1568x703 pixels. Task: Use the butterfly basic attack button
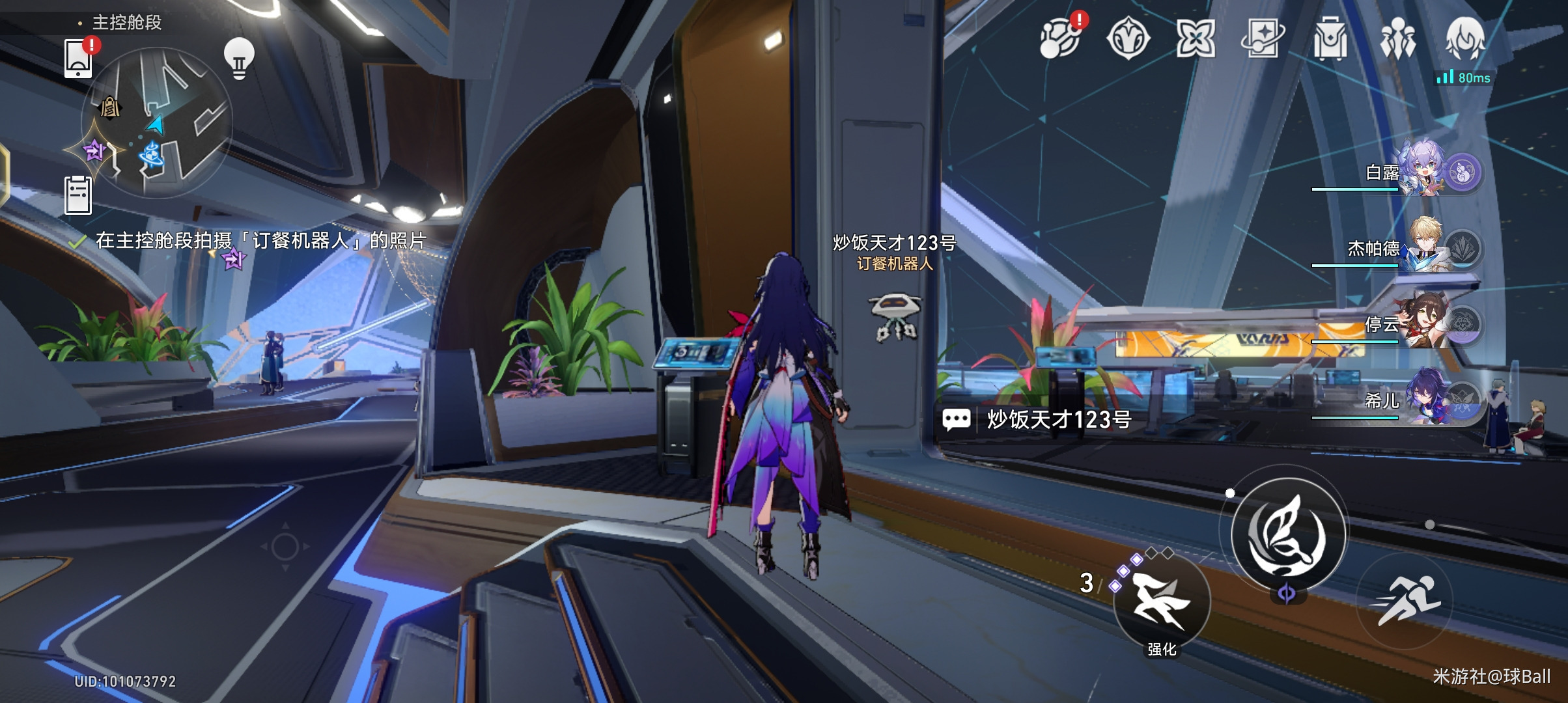pos(1287,535)
